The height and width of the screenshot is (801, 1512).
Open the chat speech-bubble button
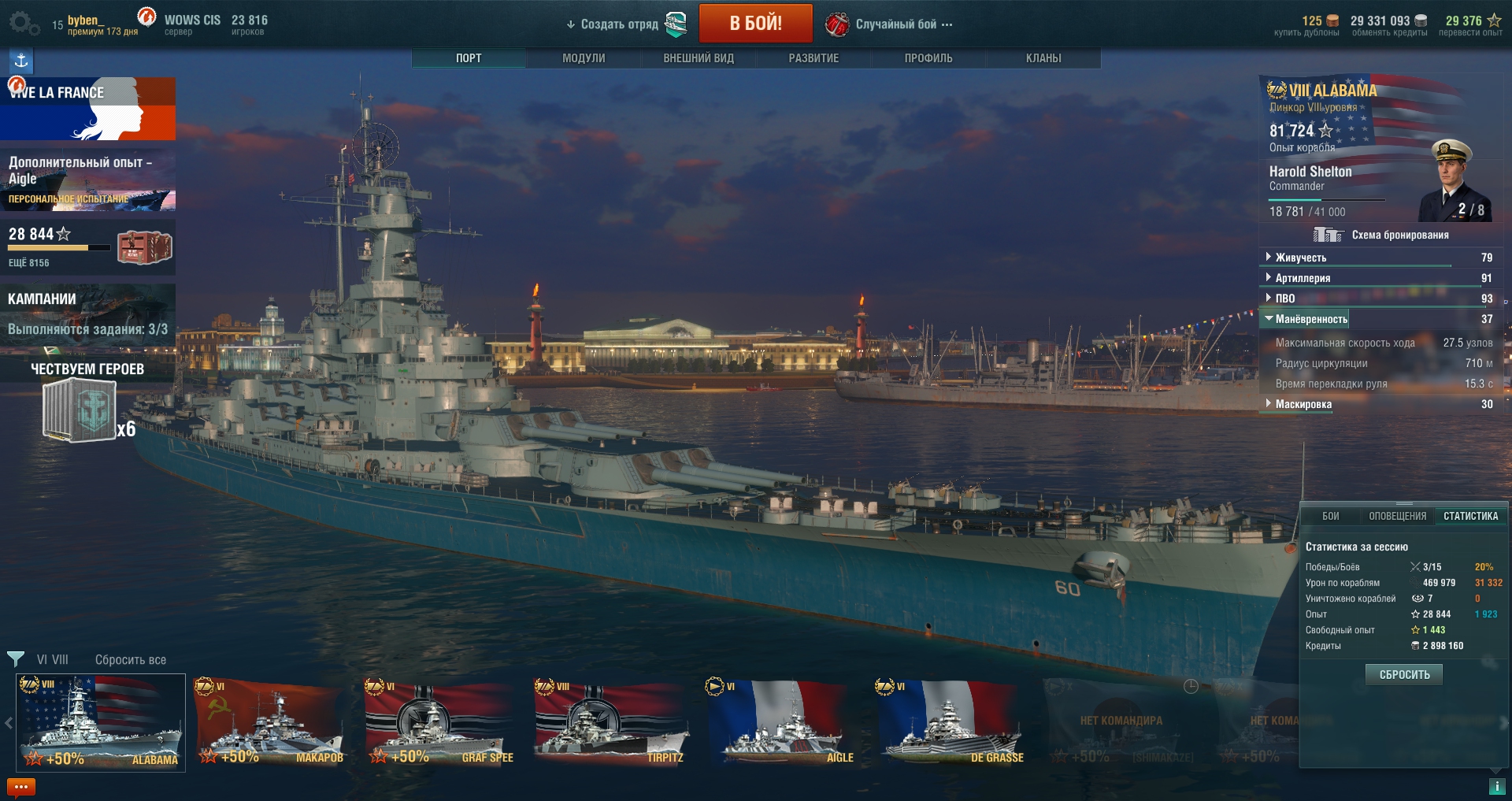coord(21,787)
